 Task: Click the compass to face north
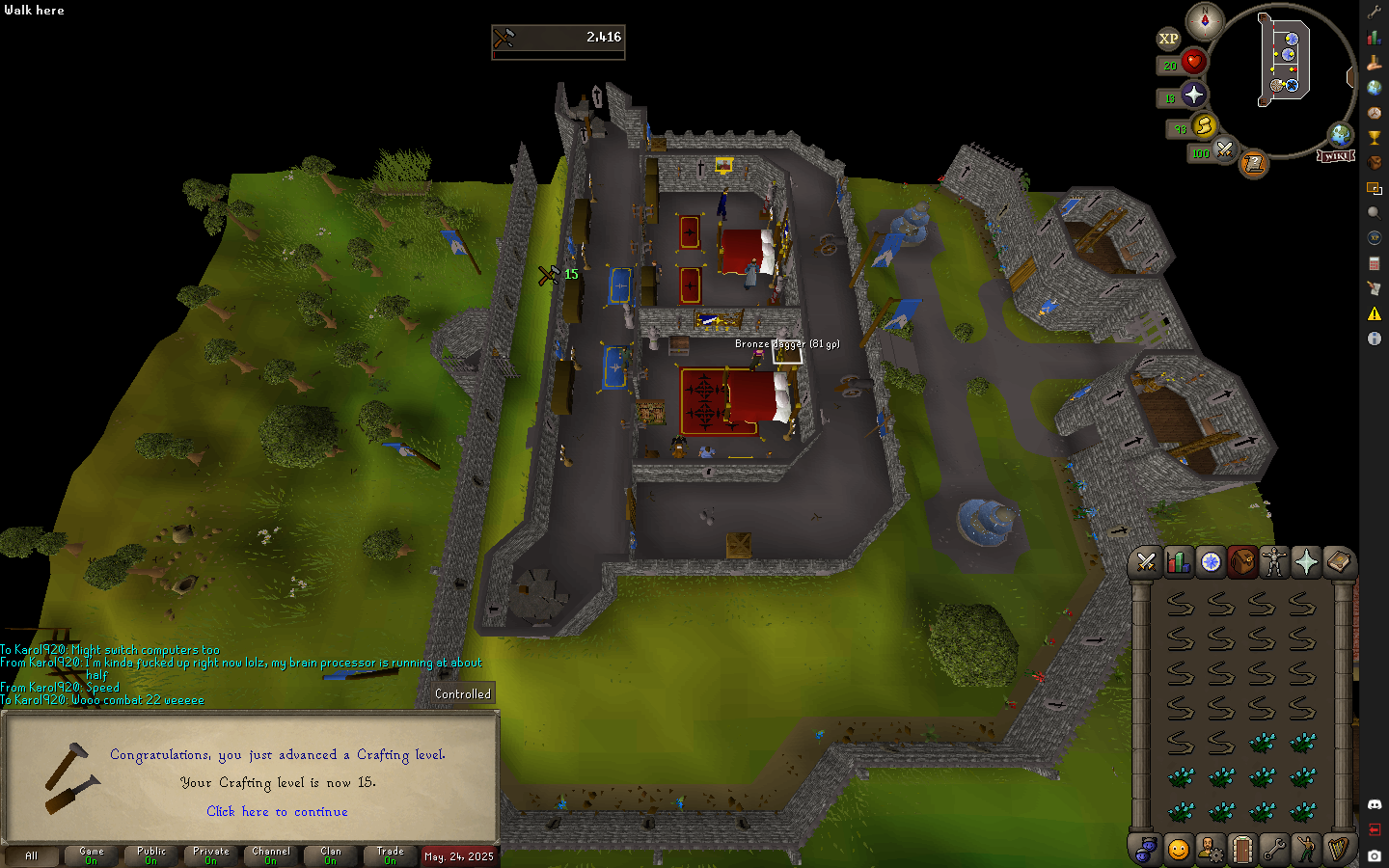pos(1205,20)
